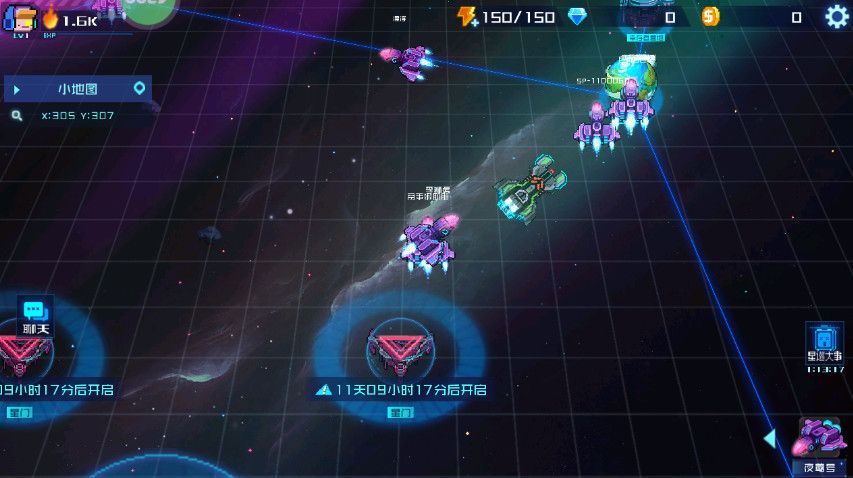Expand the ship list arrow
The height and width of the screenshot is (478, 853).
(x=769, y=438)
